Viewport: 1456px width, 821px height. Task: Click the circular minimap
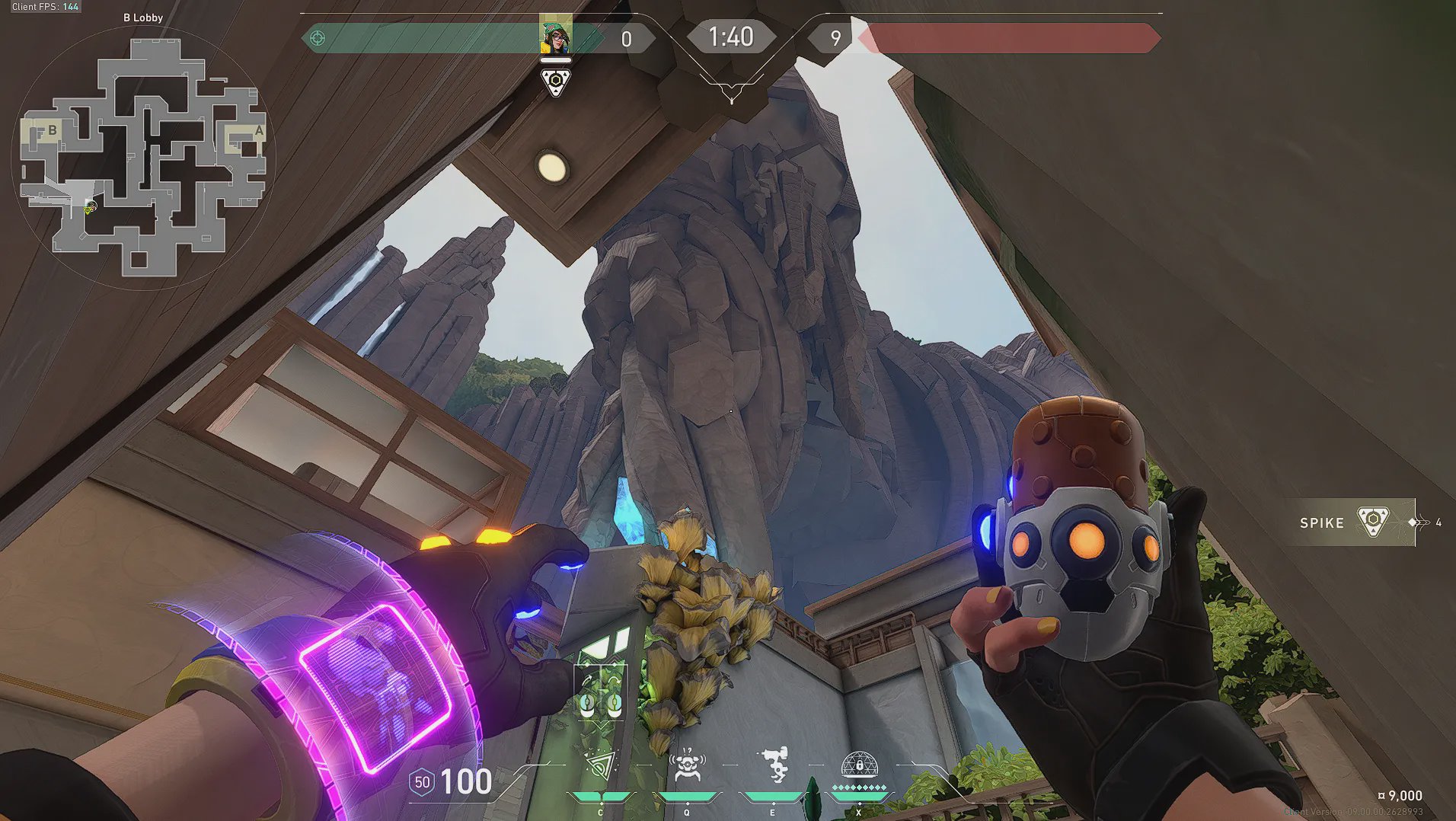coord(143,158)
